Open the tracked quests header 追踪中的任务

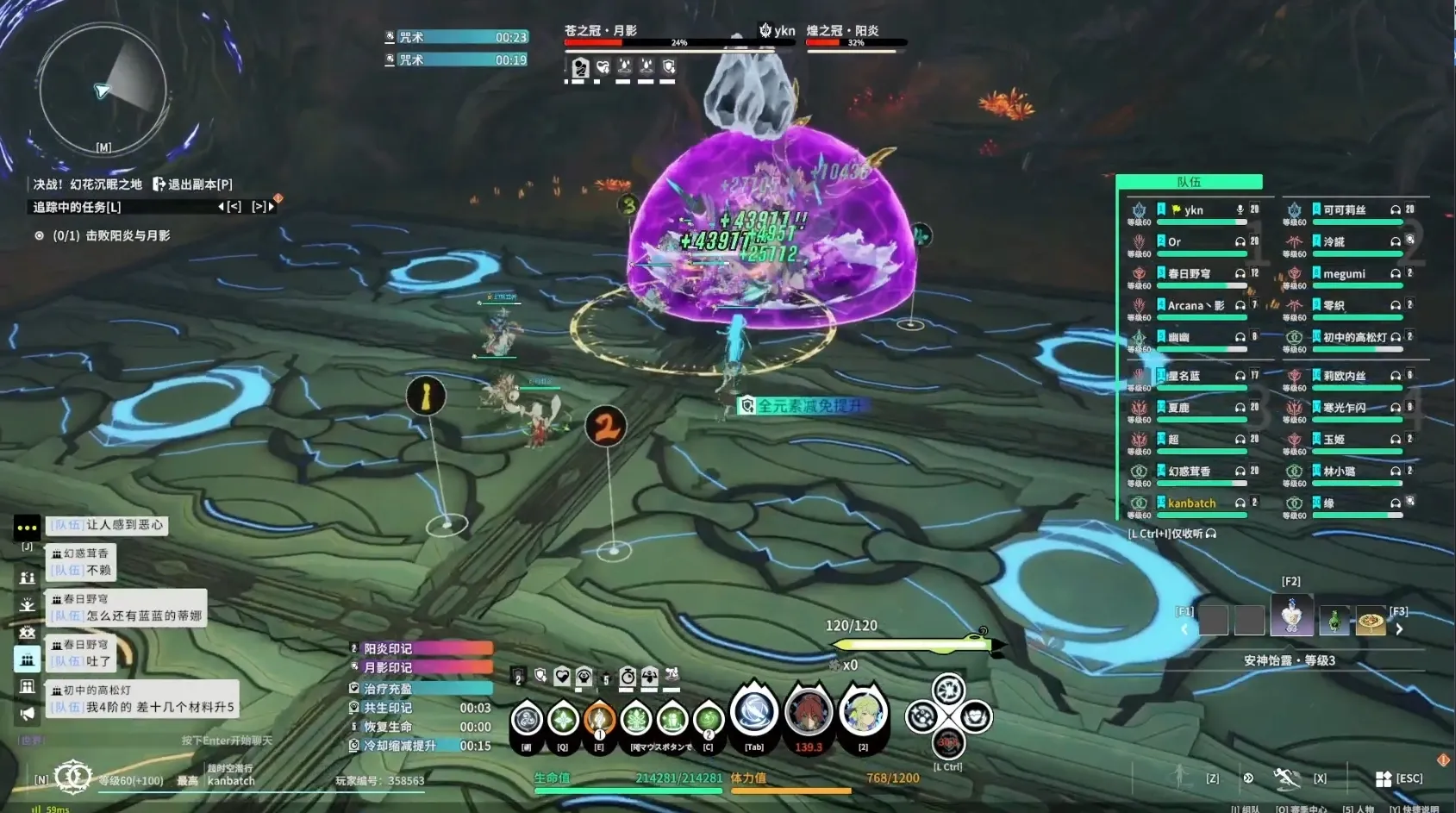(x=77, y=207)
